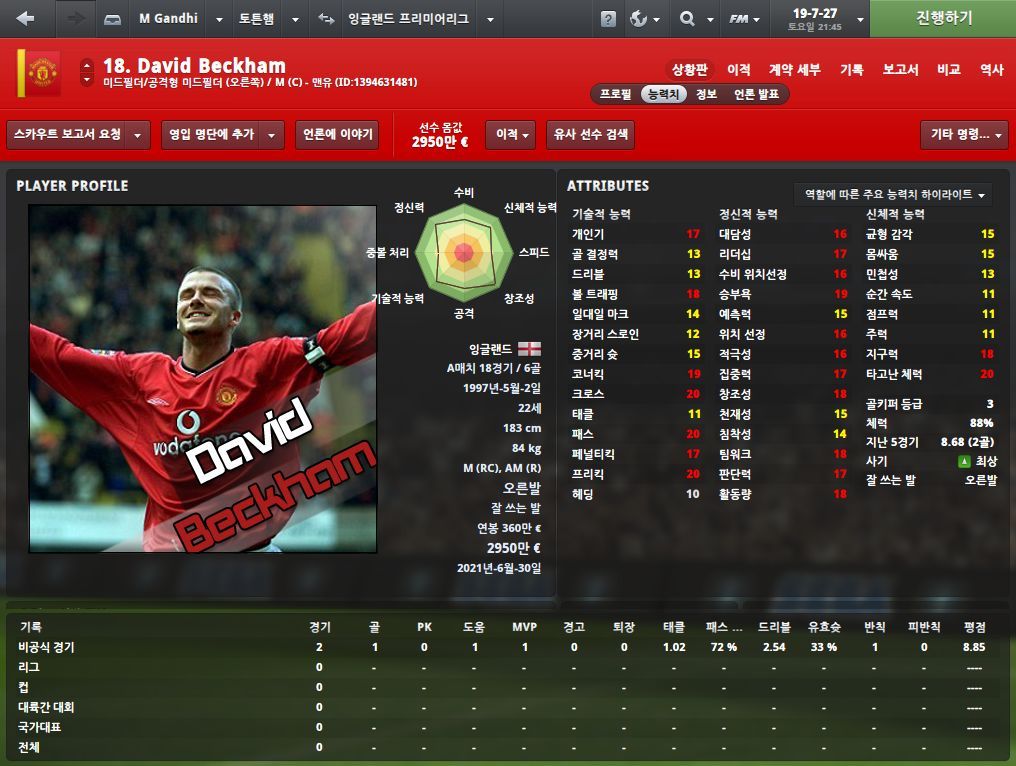The height and width of the screenshot is (766, 1016).
Task: Open the 기타 명령 dropdown
Action: coord(963,134)
